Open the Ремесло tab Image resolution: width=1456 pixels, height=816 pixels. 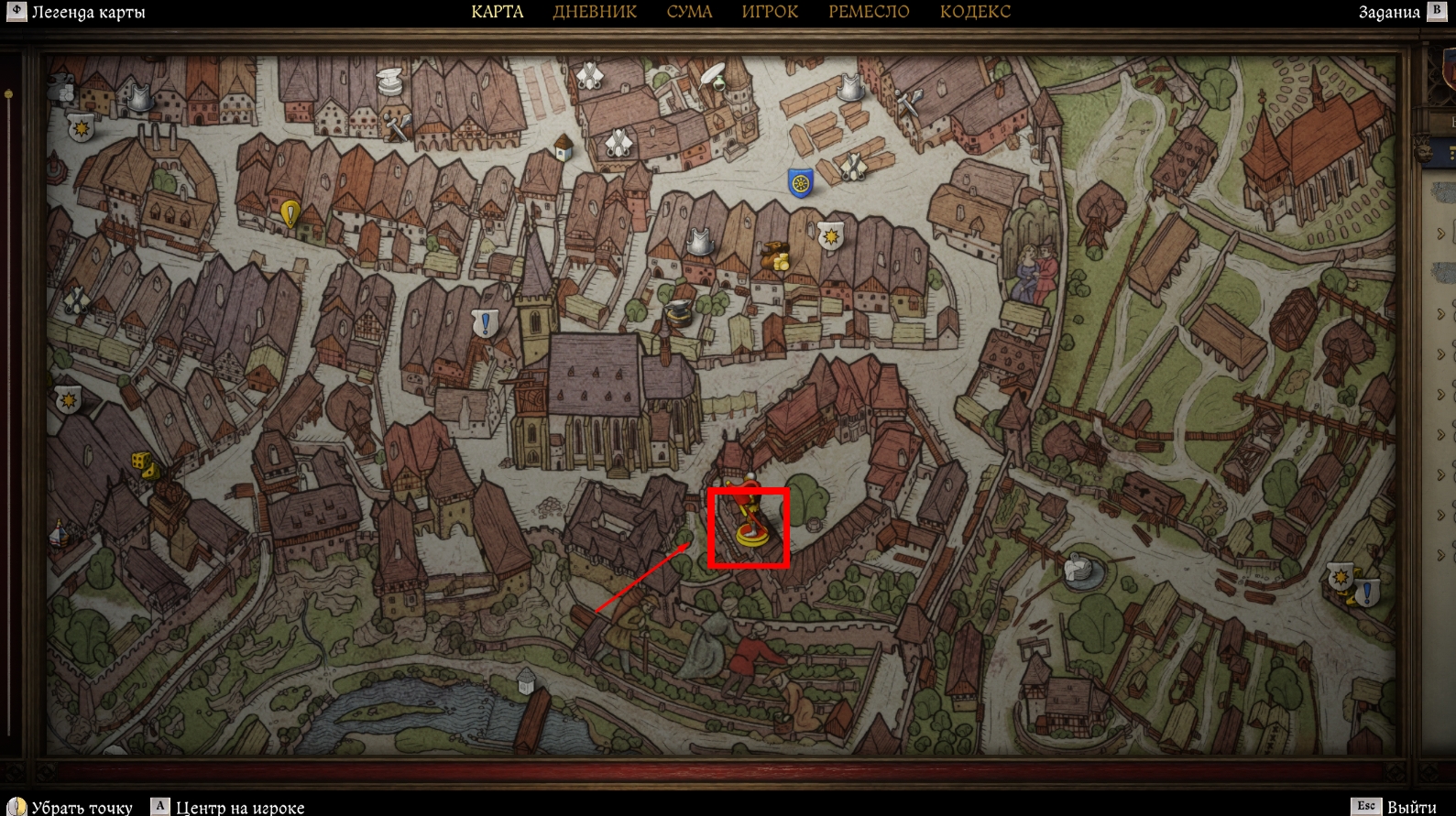(x=869, y=12)
